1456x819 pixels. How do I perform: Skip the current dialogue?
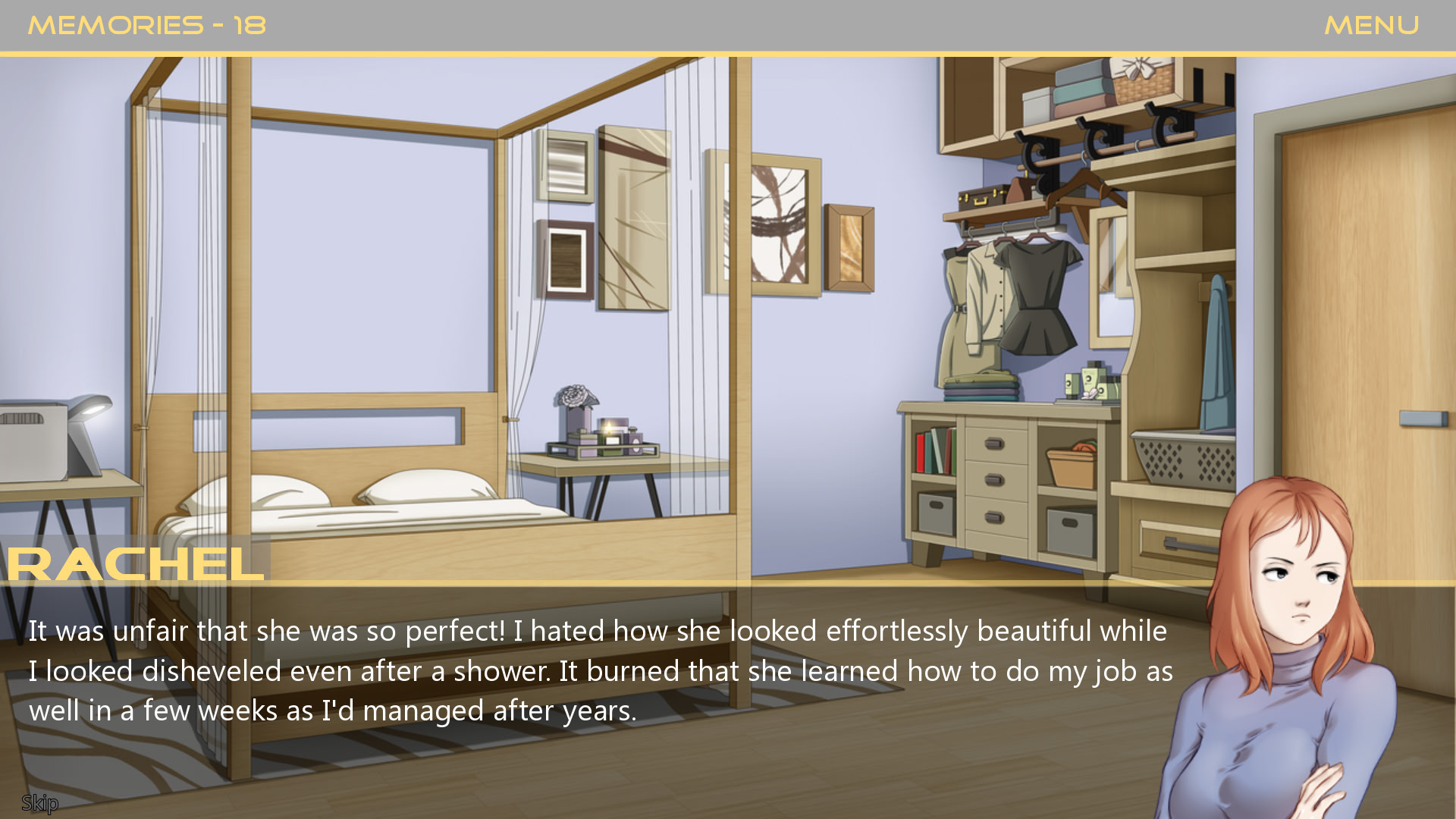click(x=39, y=802)
